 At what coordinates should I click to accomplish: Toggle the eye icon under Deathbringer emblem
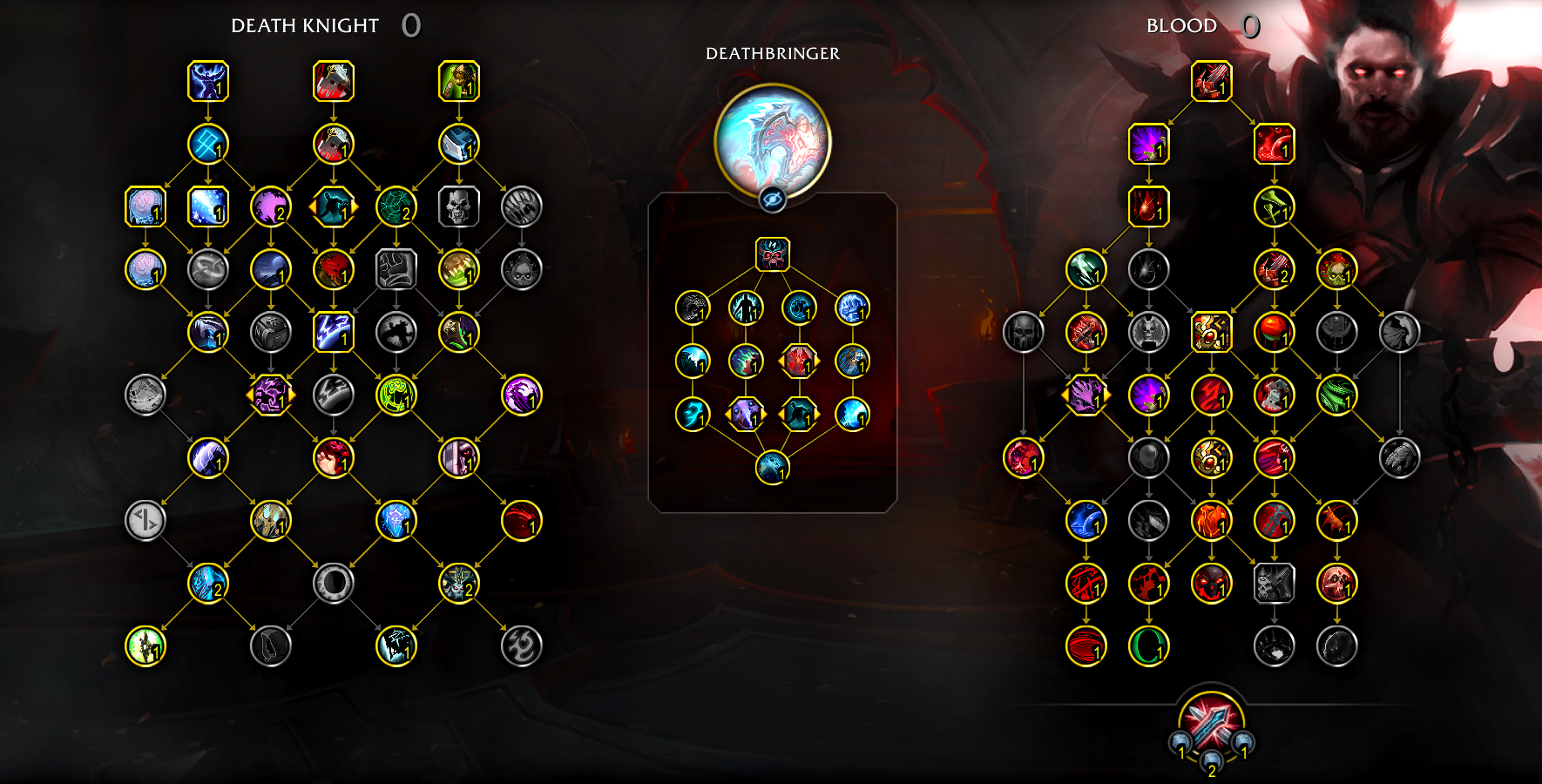click(x=772, y=199)
